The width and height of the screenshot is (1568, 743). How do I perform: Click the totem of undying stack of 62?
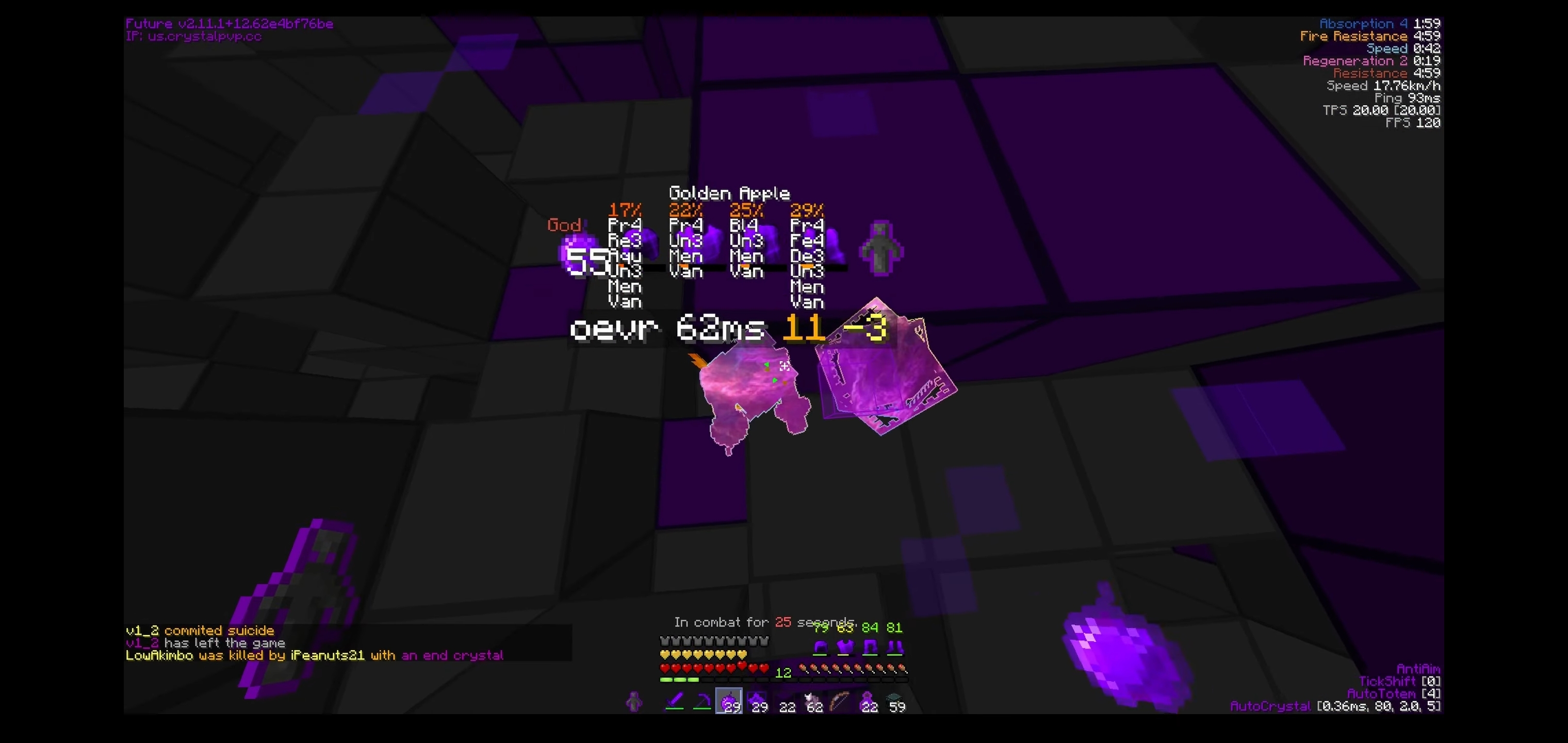coord(813,702)
